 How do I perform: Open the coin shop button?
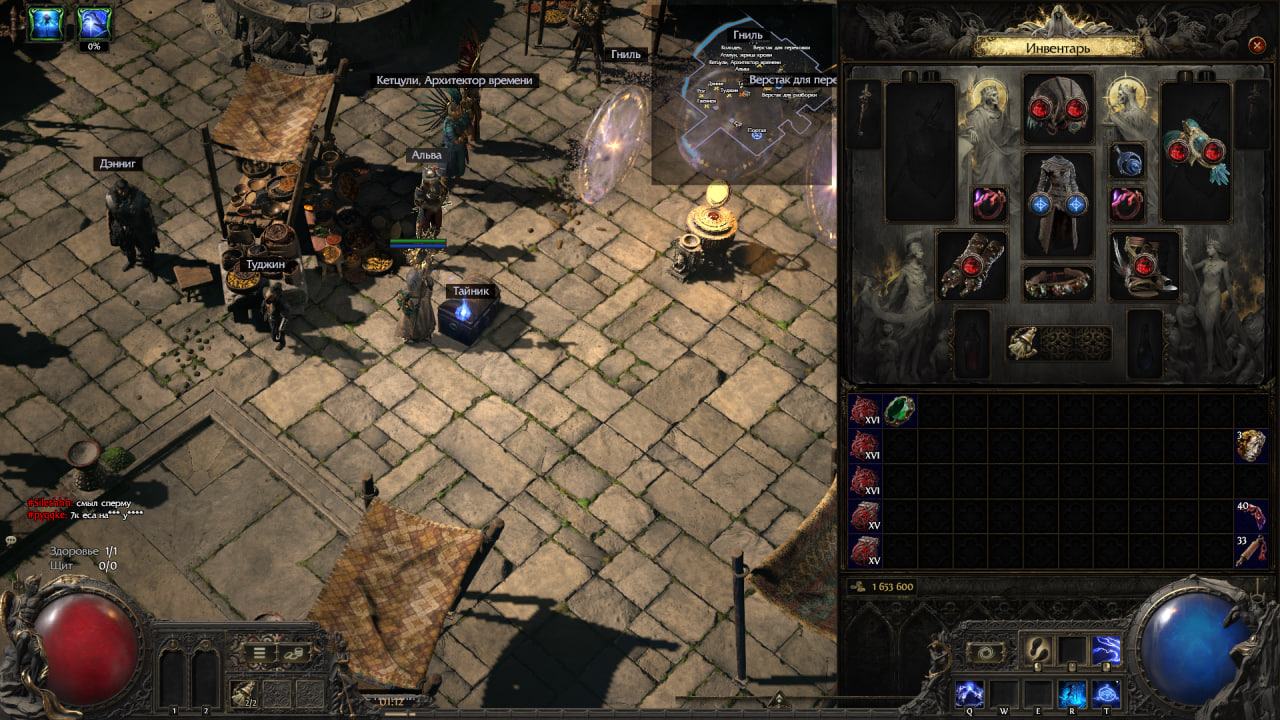click(295, 653)
